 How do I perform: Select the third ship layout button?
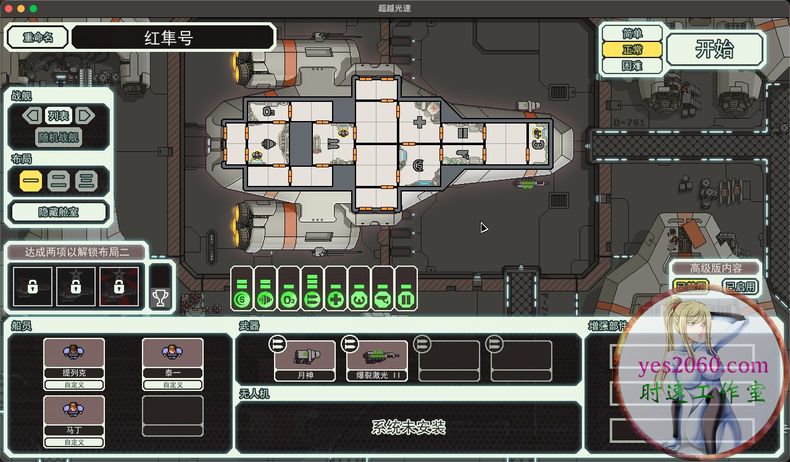86,181
